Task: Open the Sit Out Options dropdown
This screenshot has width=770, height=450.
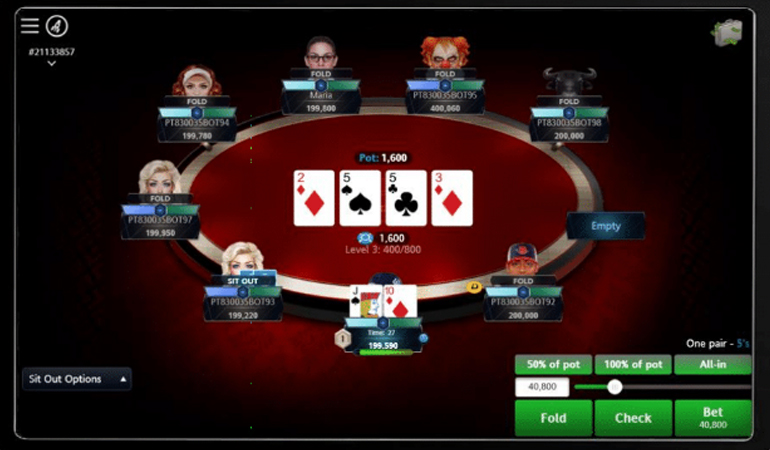Action: coord(77,379)
